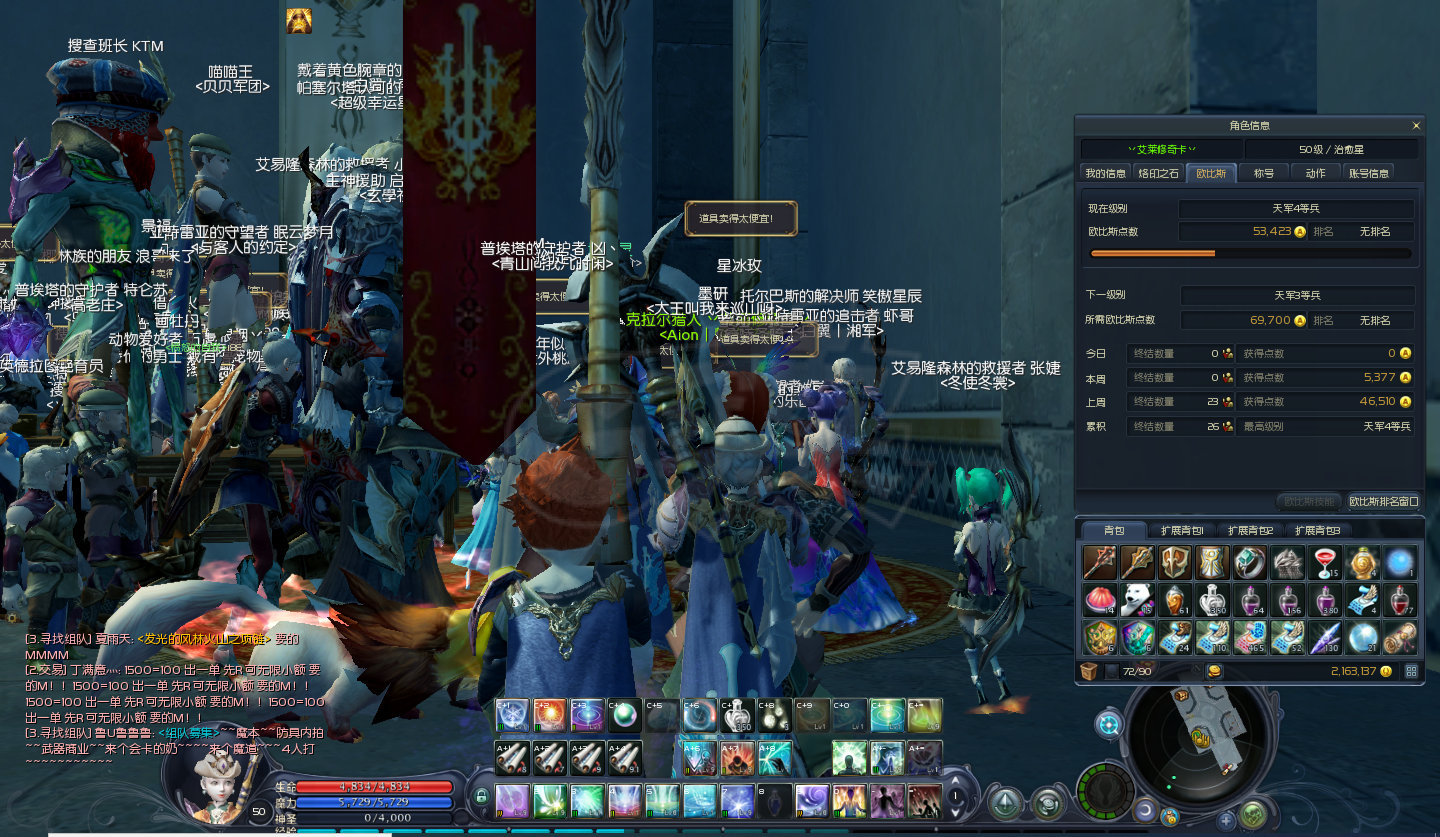This screenshot has width=1440, height=837.
Task: Switch to the 我的信息 tab
Action: coord(1105,173)
